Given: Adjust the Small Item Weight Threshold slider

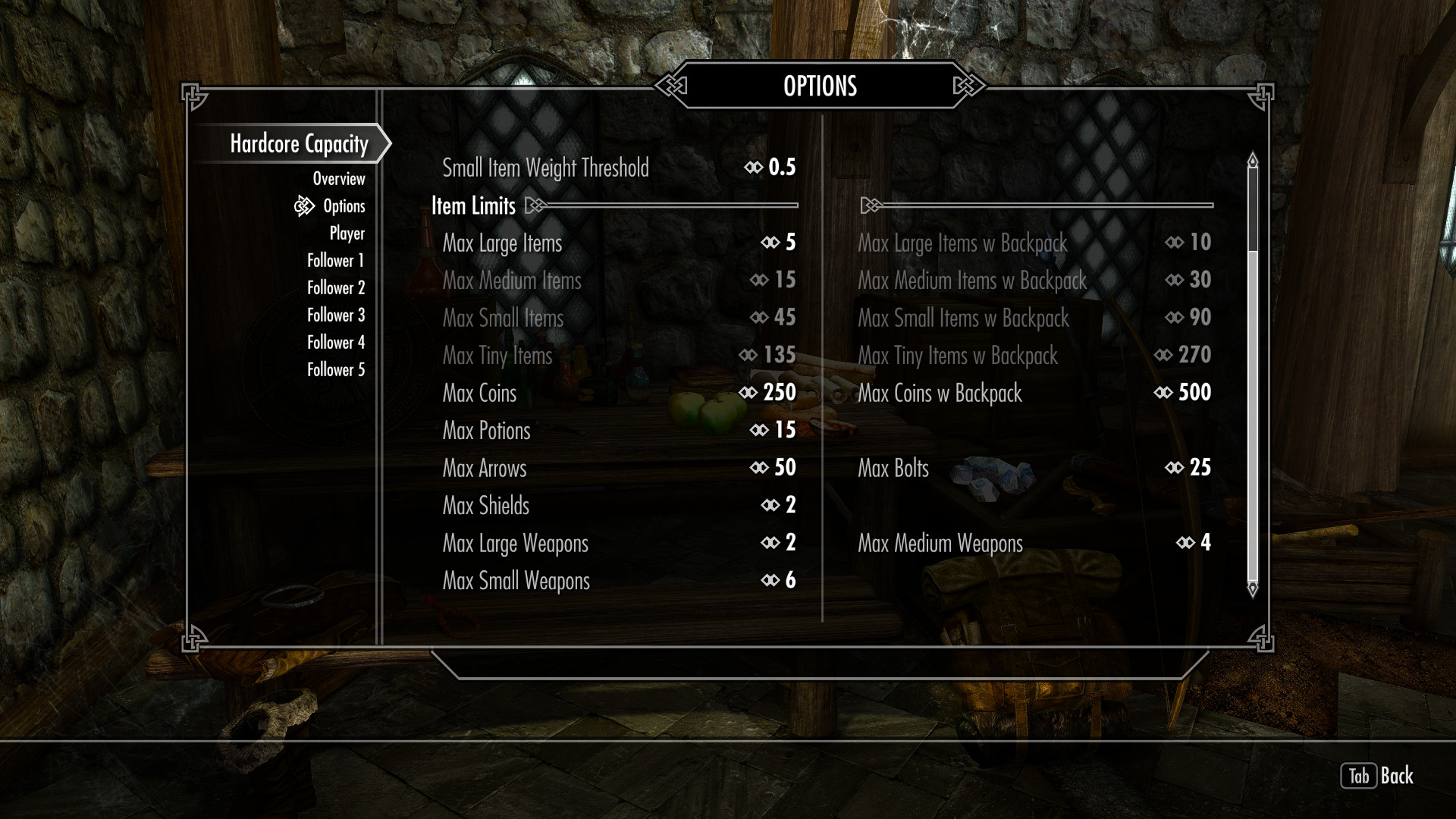Looking at the screenshot, I should [619, 168].
